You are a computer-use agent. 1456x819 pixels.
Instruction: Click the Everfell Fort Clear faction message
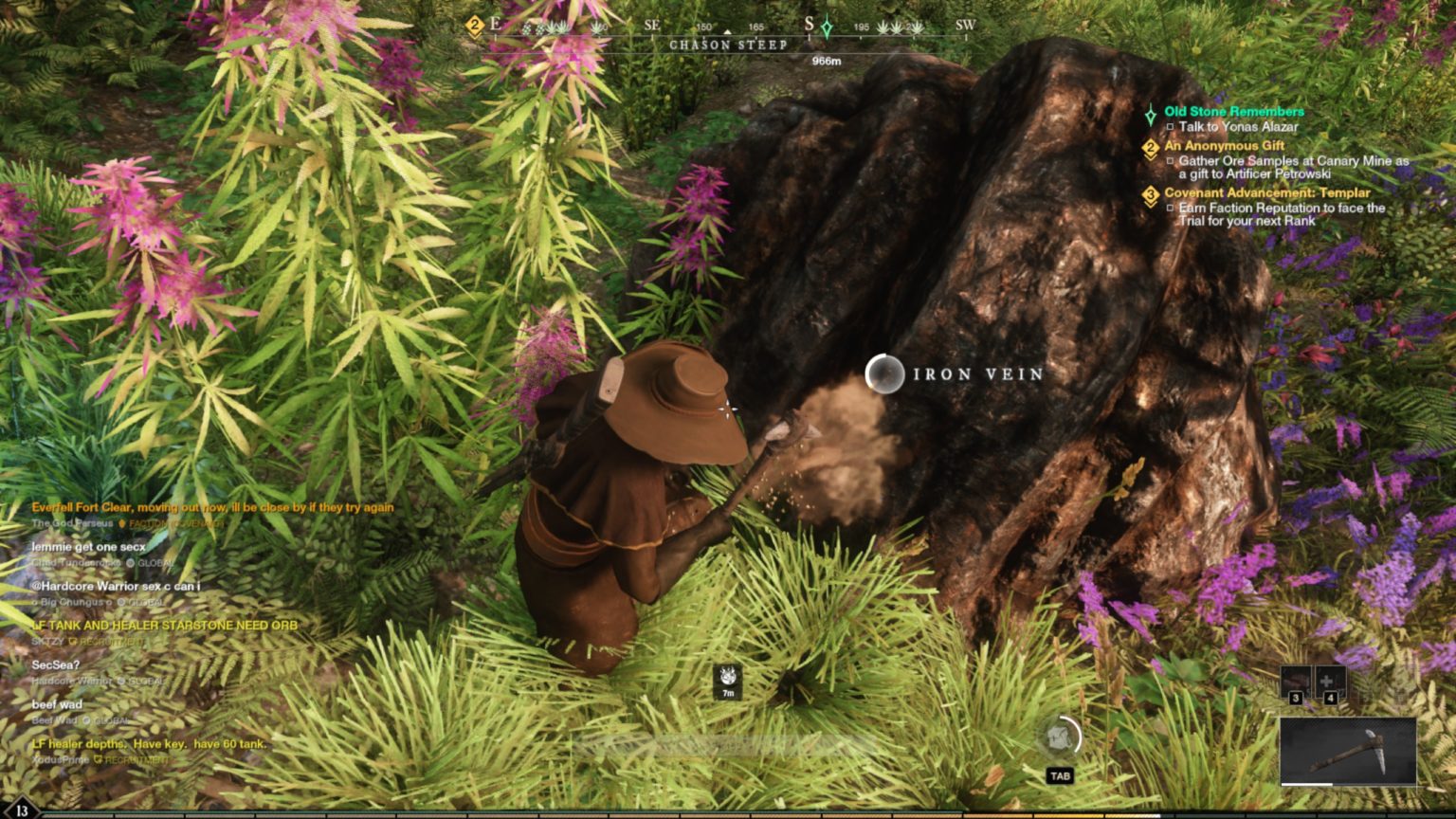tap(212, 507)
